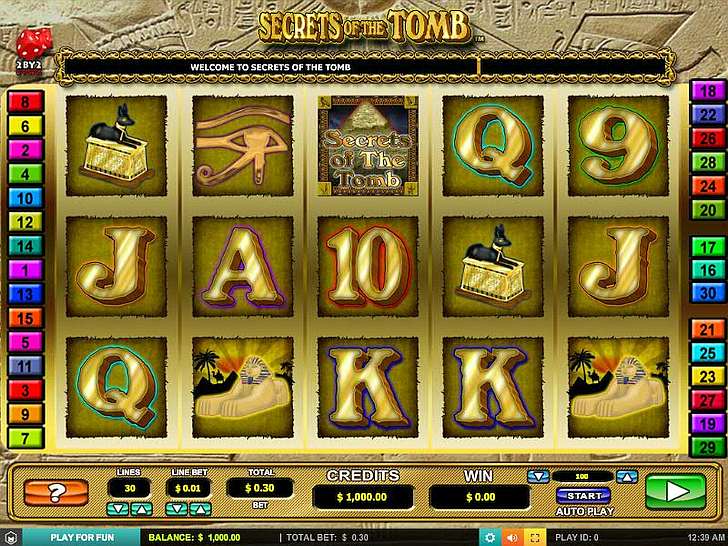Select payline 8 marker

click(x=25, y=101)
